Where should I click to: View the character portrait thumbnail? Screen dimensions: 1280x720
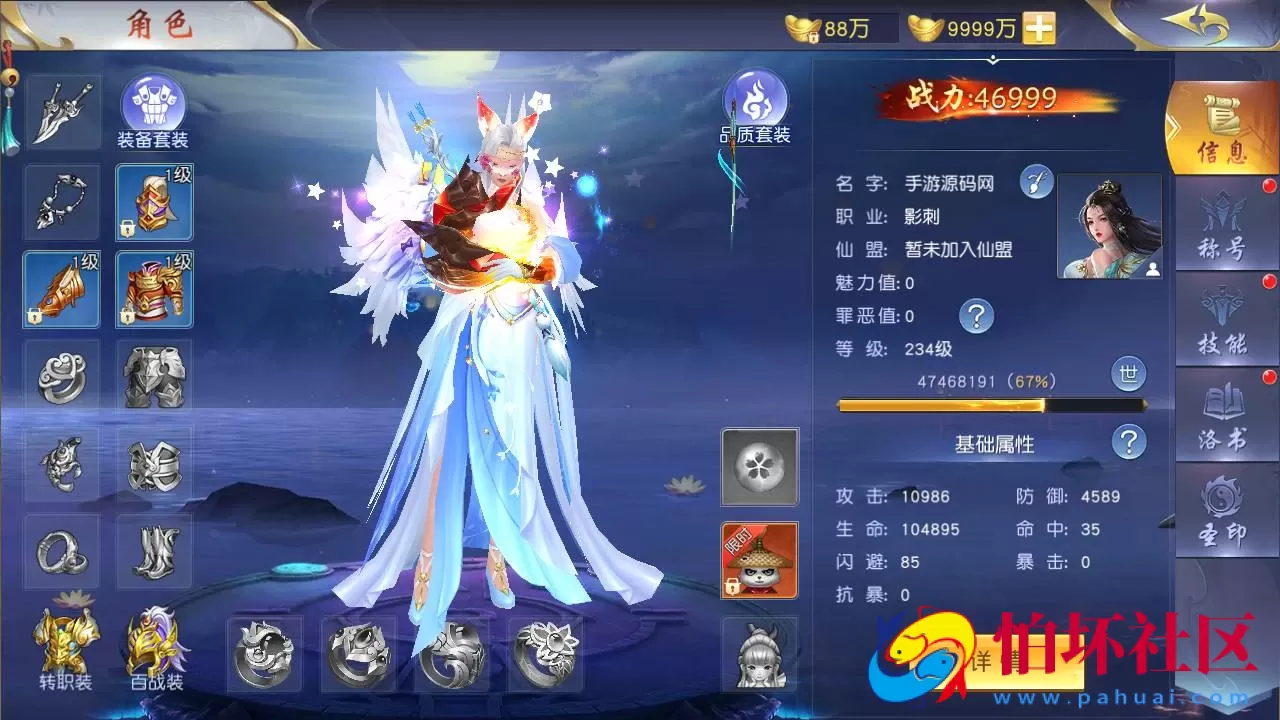pyautogui.click(x=1110, y=228)
